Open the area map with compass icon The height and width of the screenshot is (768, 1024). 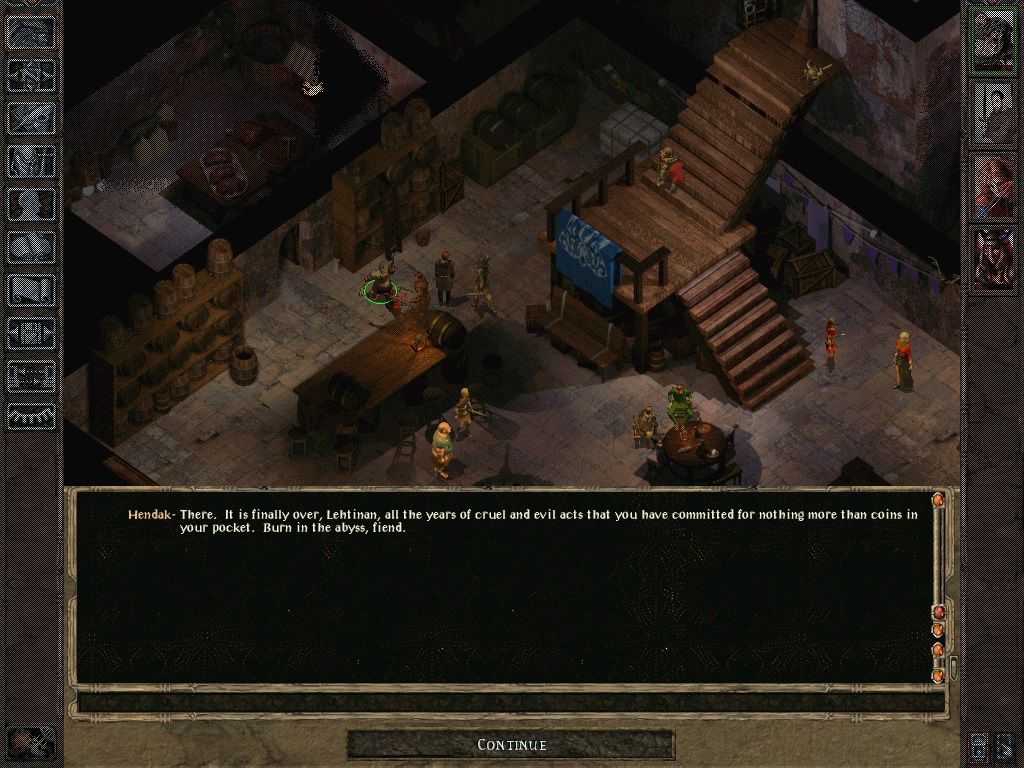pyautogui.click(x=31, y=73)
